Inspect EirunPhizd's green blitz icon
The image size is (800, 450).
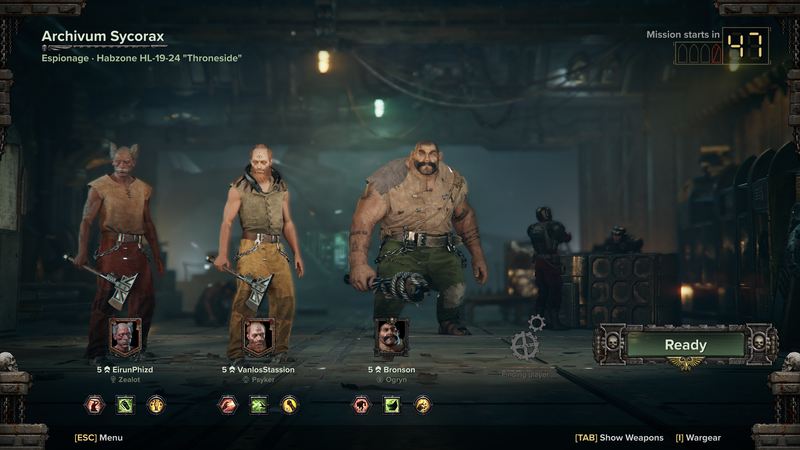(x=125, y=405)
